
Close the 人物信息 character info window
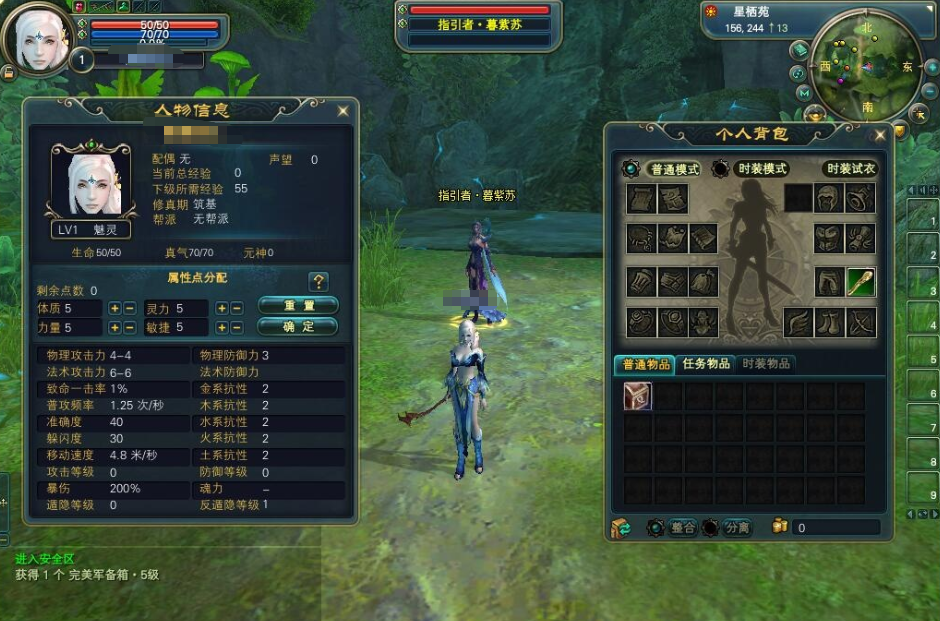343,110
